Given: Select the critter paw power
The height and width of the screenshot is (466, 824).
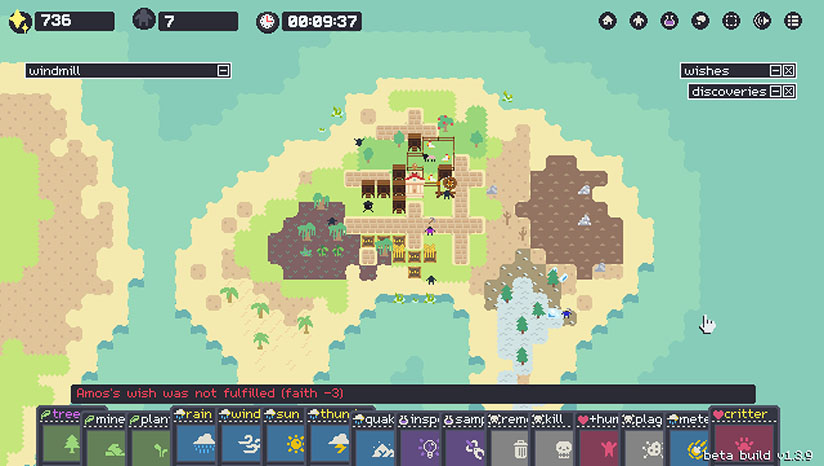Looking at the screenshot, I should [742, 441].
